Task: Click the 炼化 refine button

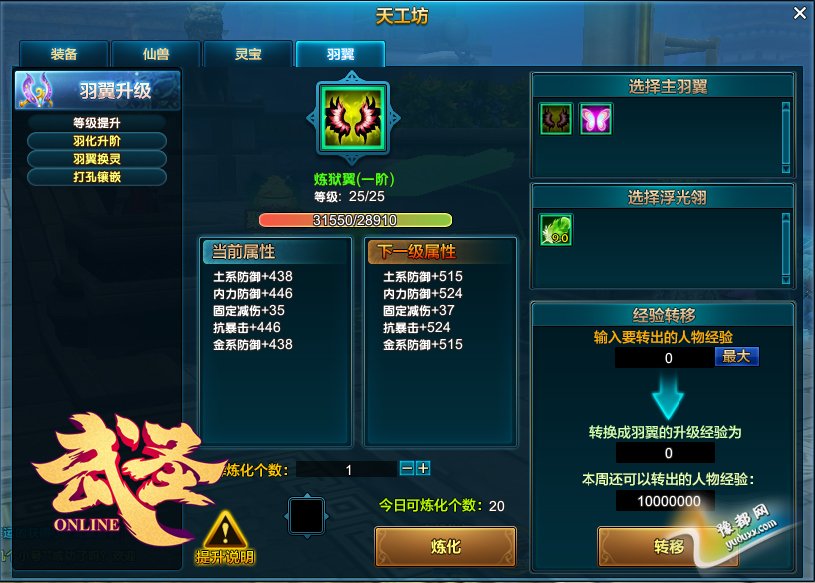Action: [445, 547]
